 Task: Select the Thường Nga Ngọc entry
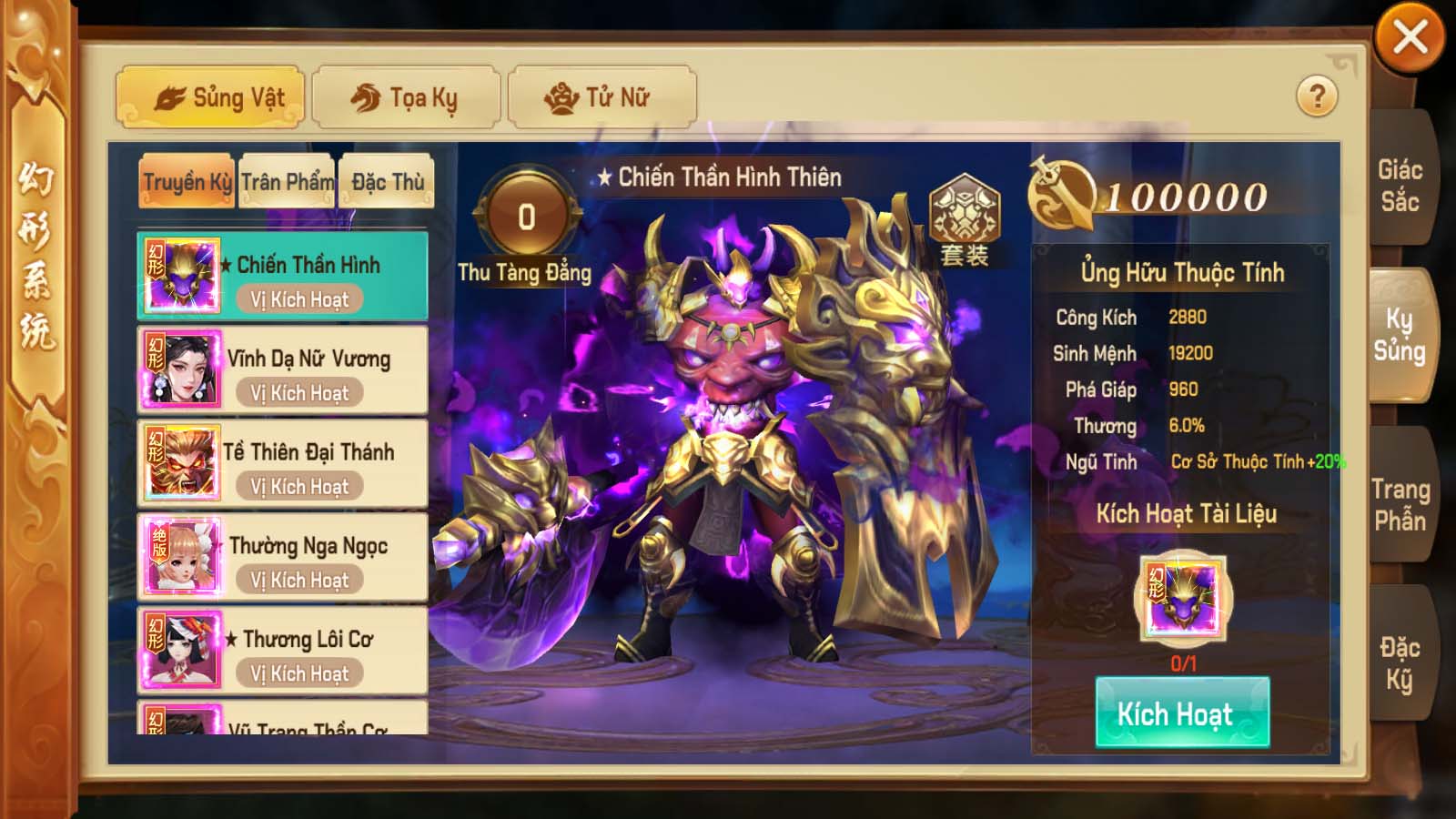tap(282, 557)
